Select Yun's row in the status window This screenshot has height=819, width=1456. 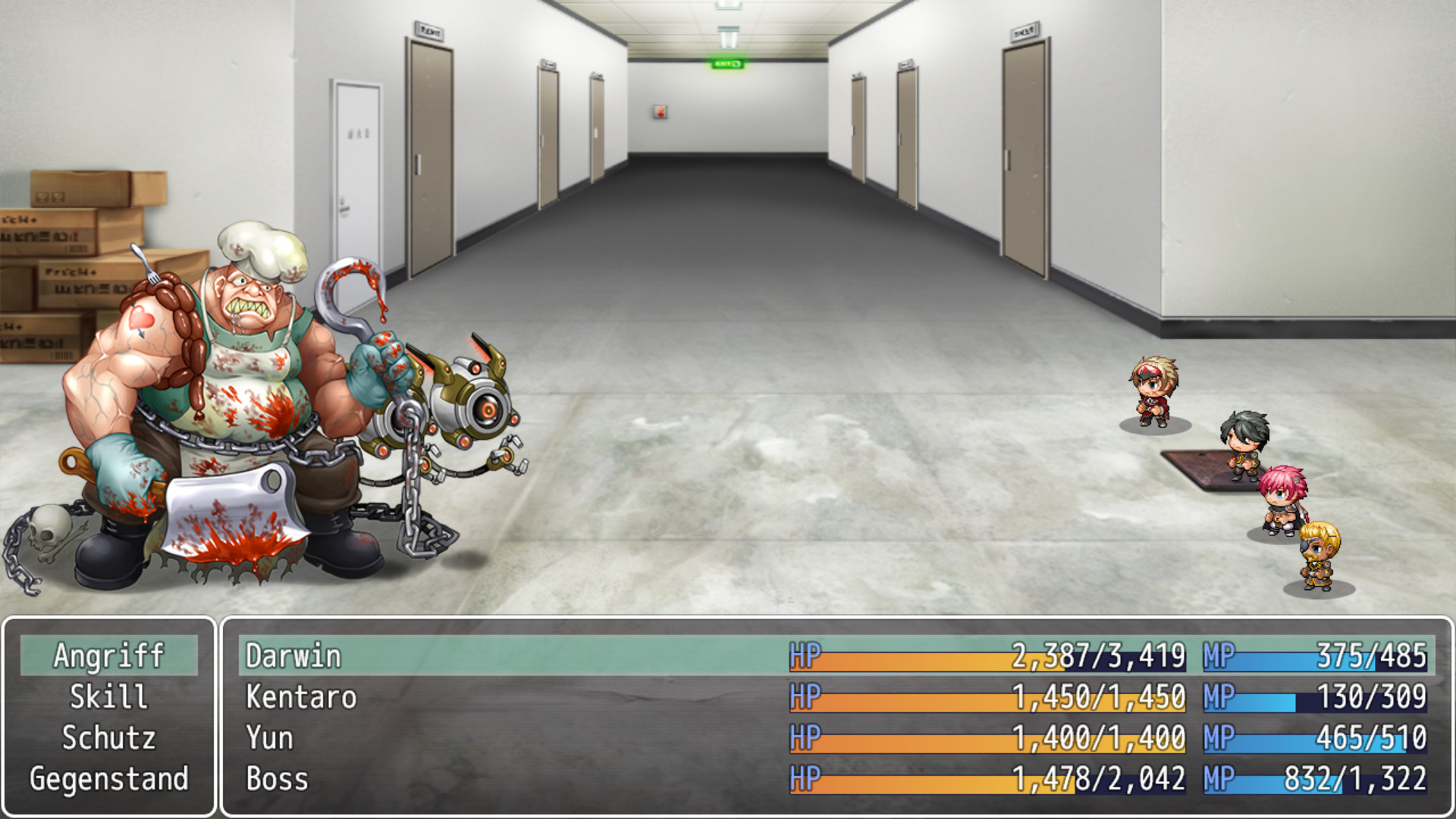pos(269,738)
